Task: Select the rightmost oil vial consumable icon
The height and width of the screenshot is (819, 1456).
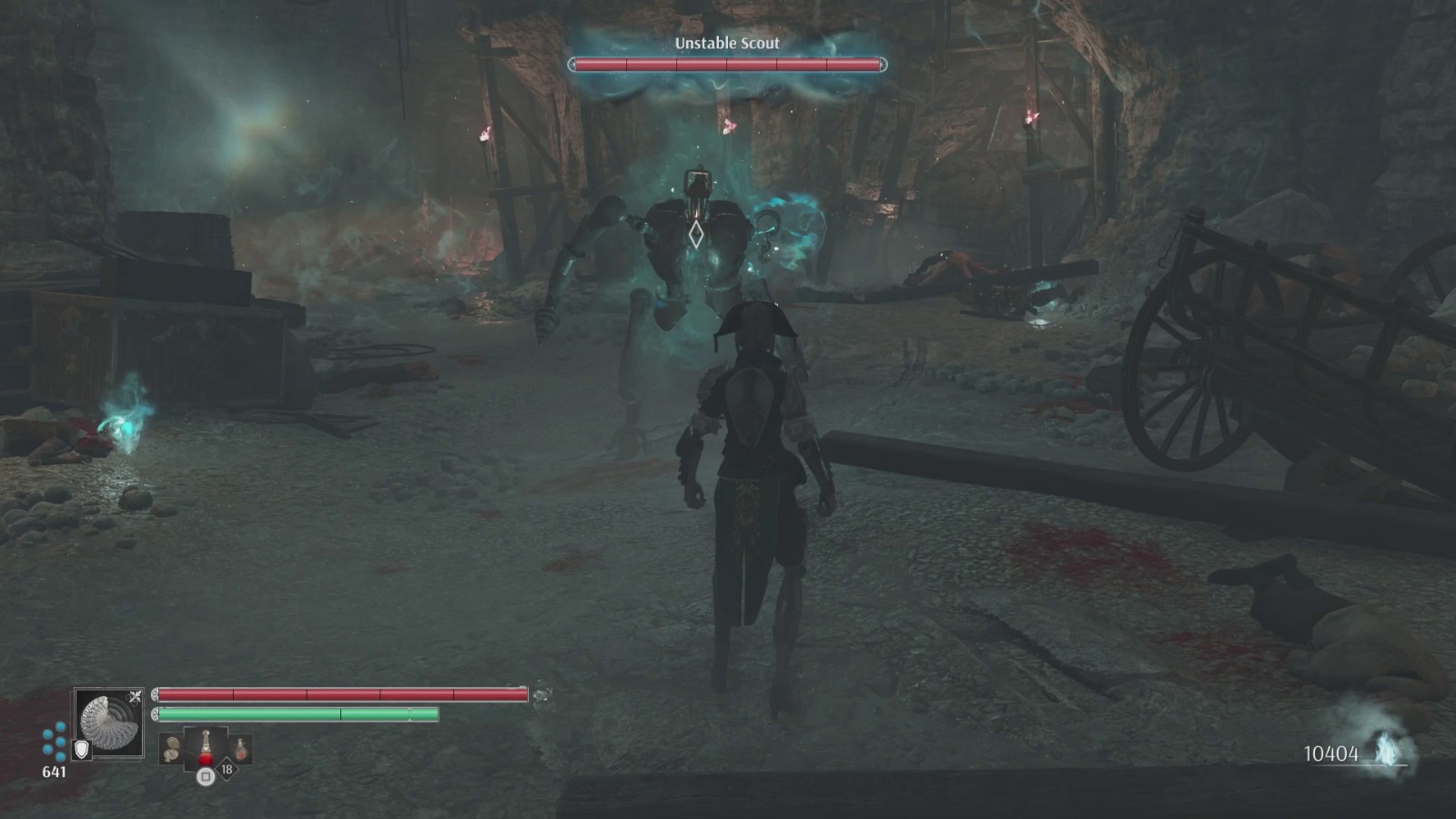Action: [x=240, y=748]
